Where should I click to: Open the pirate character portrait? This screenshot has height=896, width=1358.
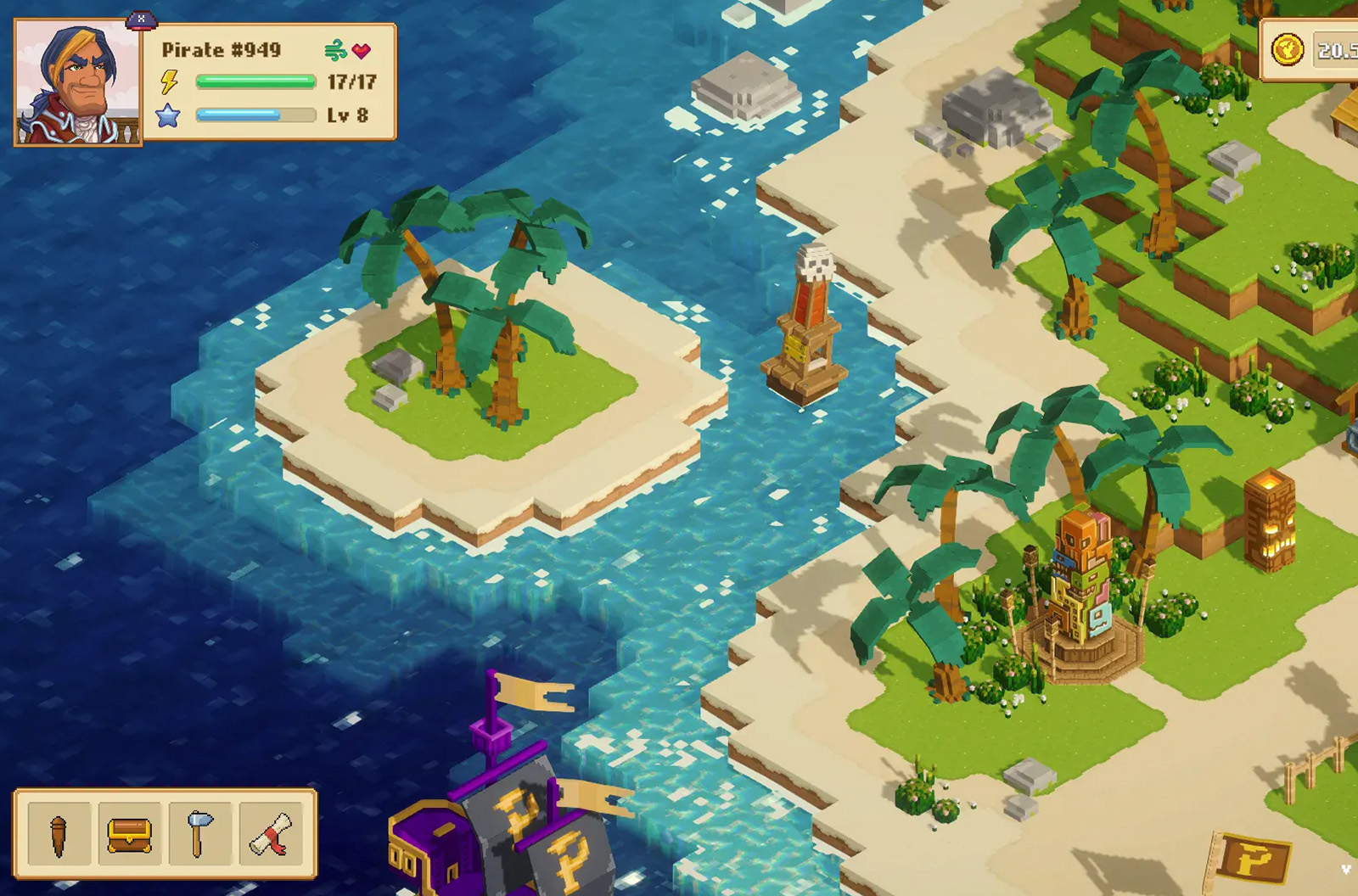click(x=77, y=83)
